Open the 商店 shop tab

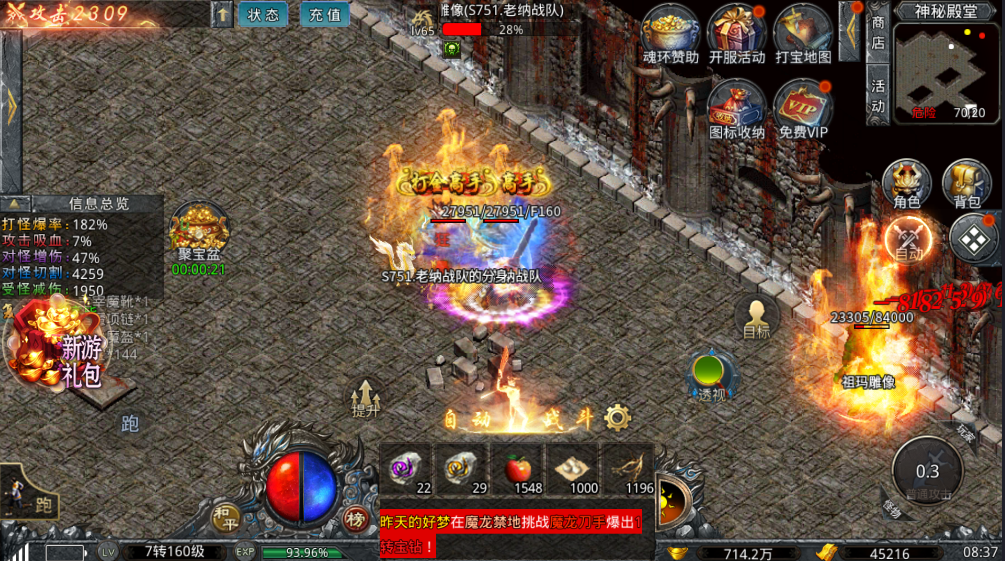[878, 32]
